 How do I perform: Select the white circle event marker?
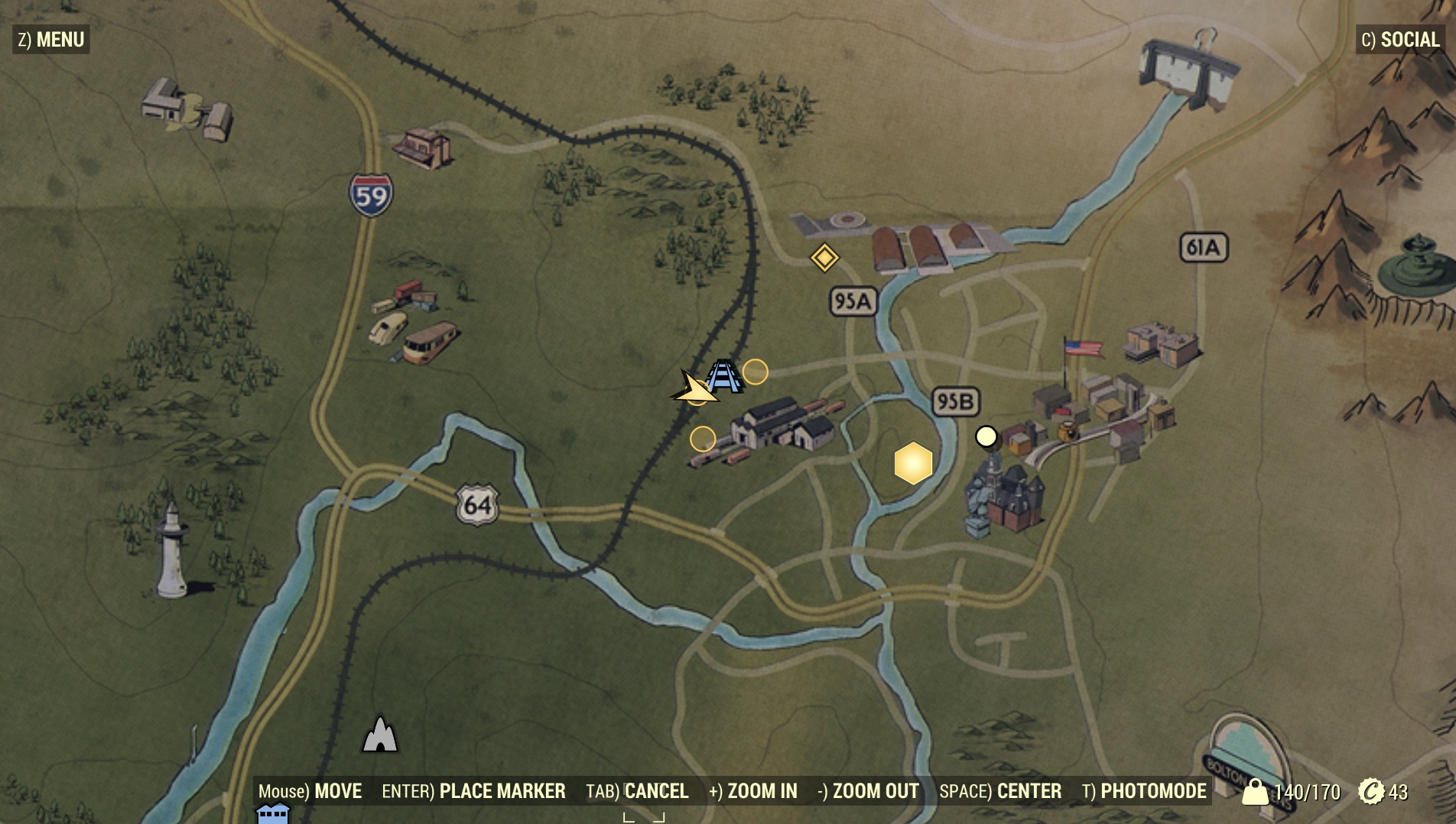[x=986, y=437]
